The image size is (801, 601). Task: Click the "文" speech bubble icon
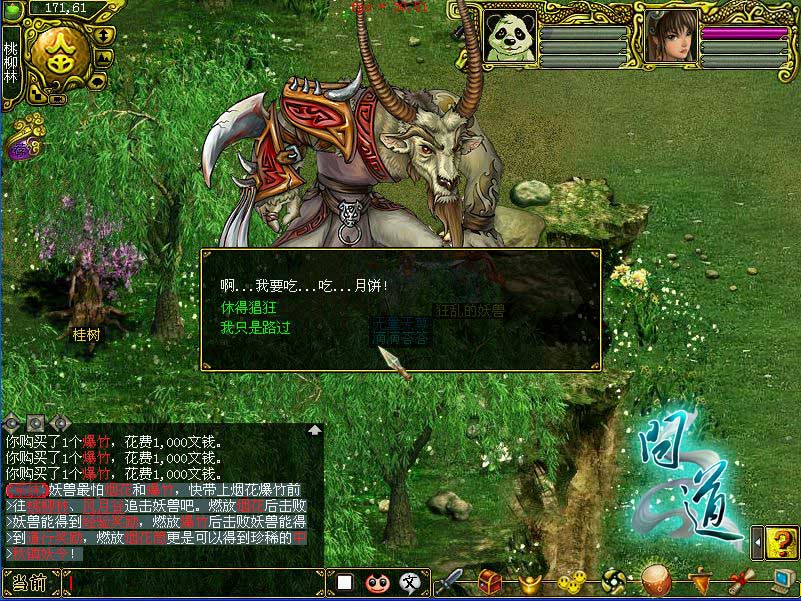(409, 582)
